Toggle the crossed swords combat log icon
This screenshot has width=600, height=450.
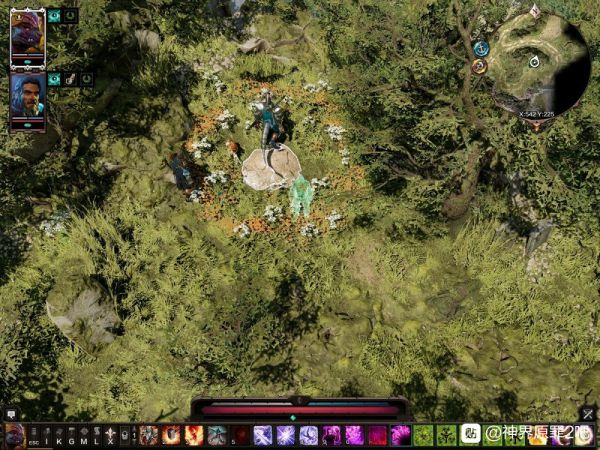click(x=587, y=413)
